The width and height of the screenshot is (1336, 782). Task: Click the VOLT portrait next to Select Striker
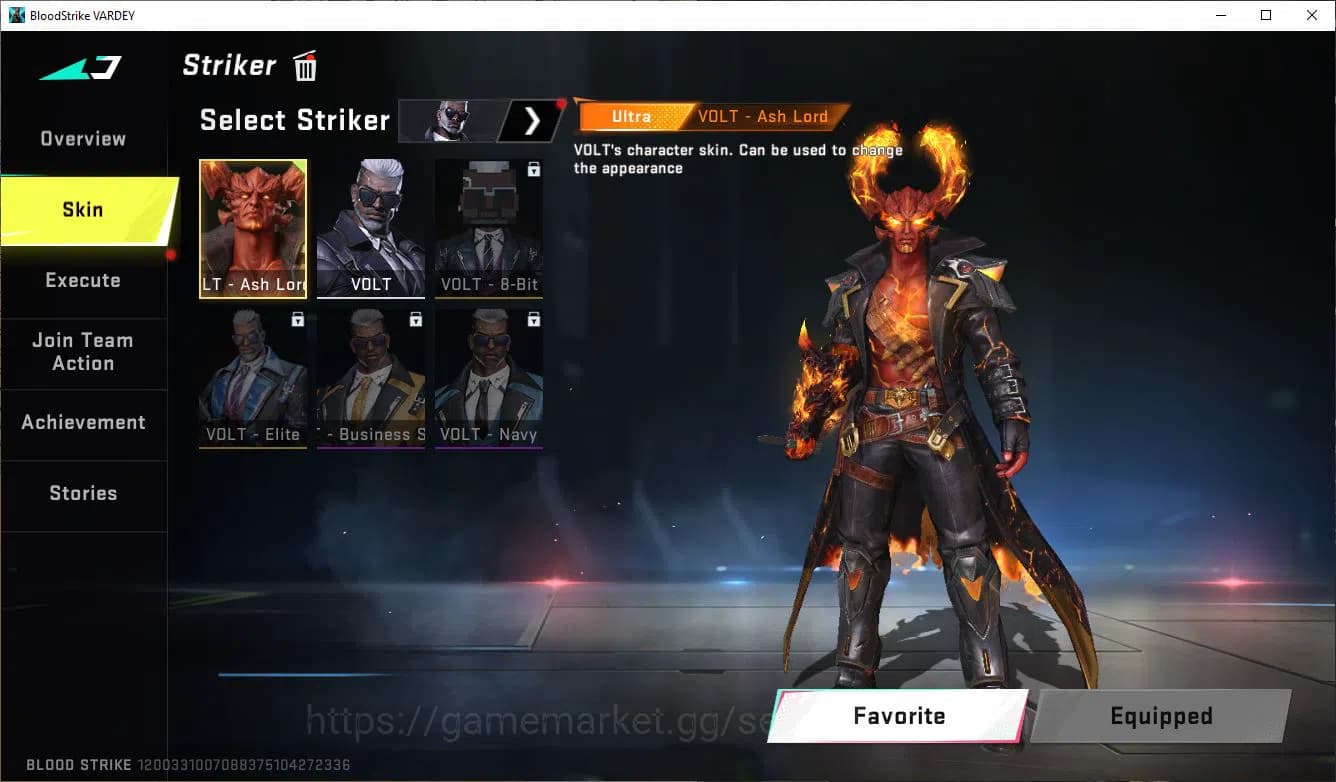click(x=449, y=121)
